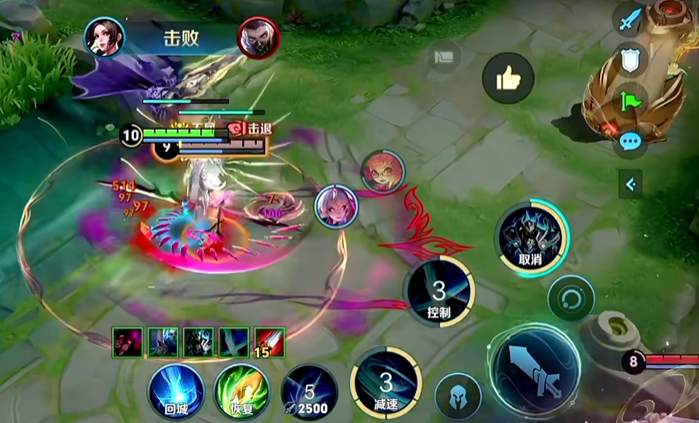Use the 回城 recall spell
The image size is (699, 423).
click(x=177, y=390)
